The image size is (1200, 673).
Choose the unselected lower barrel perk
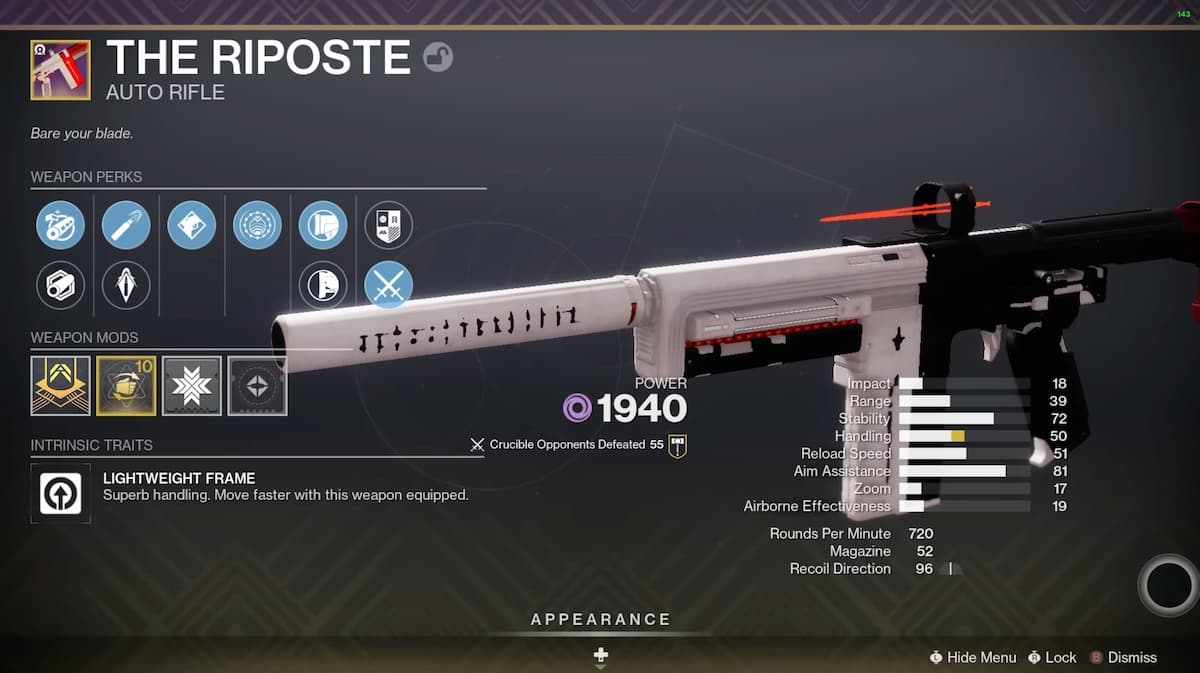[61, 286]
